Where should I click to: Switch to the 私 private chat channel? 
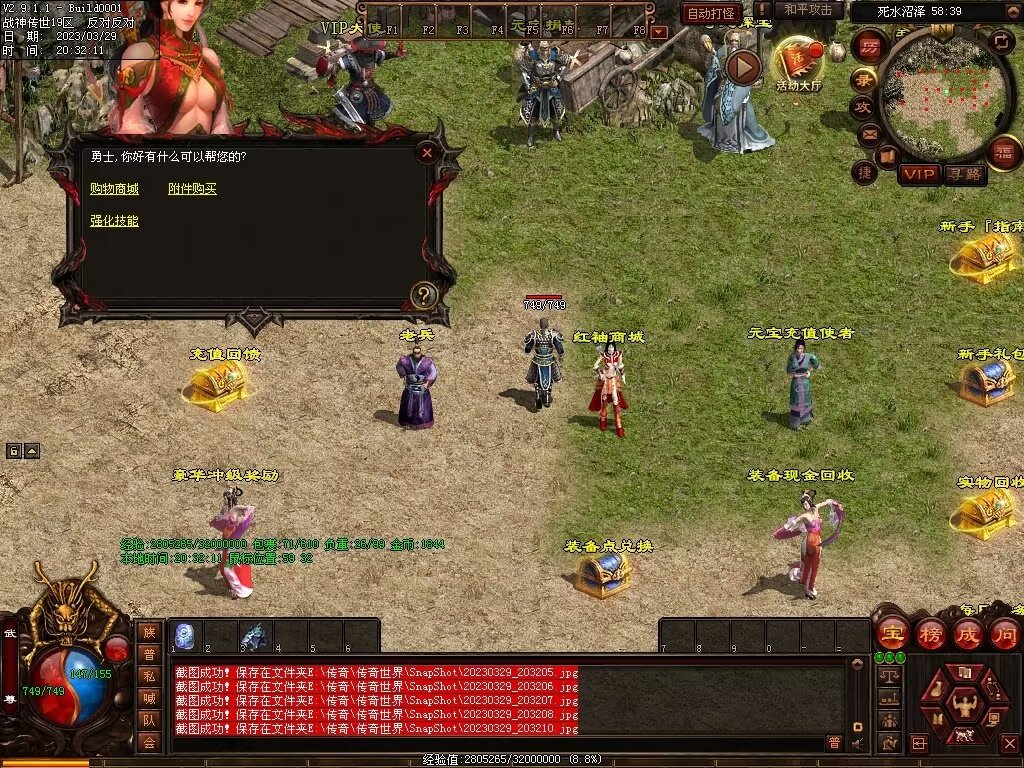(149, 675)
